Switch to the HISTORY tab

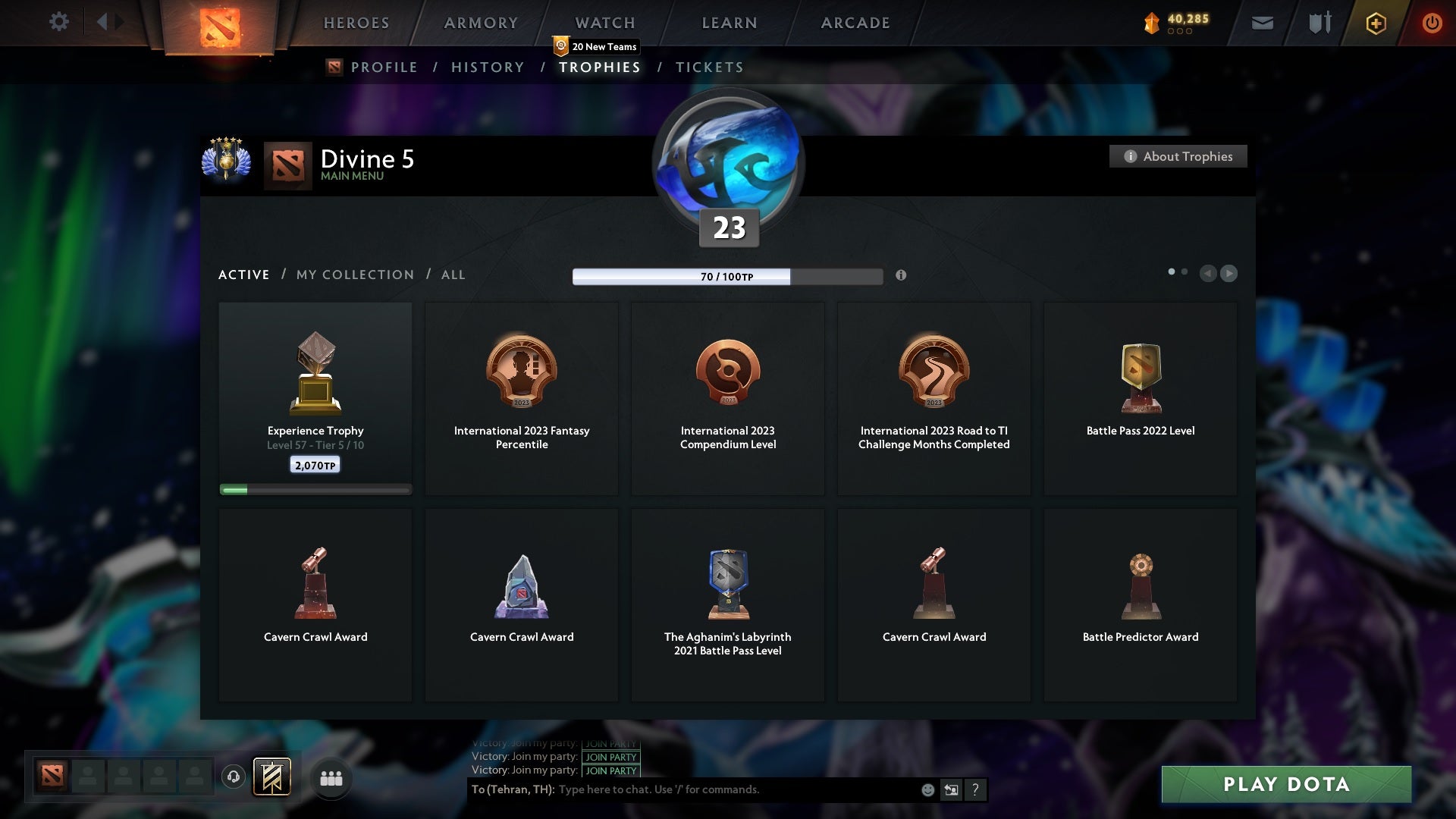[x=487, y=67]
